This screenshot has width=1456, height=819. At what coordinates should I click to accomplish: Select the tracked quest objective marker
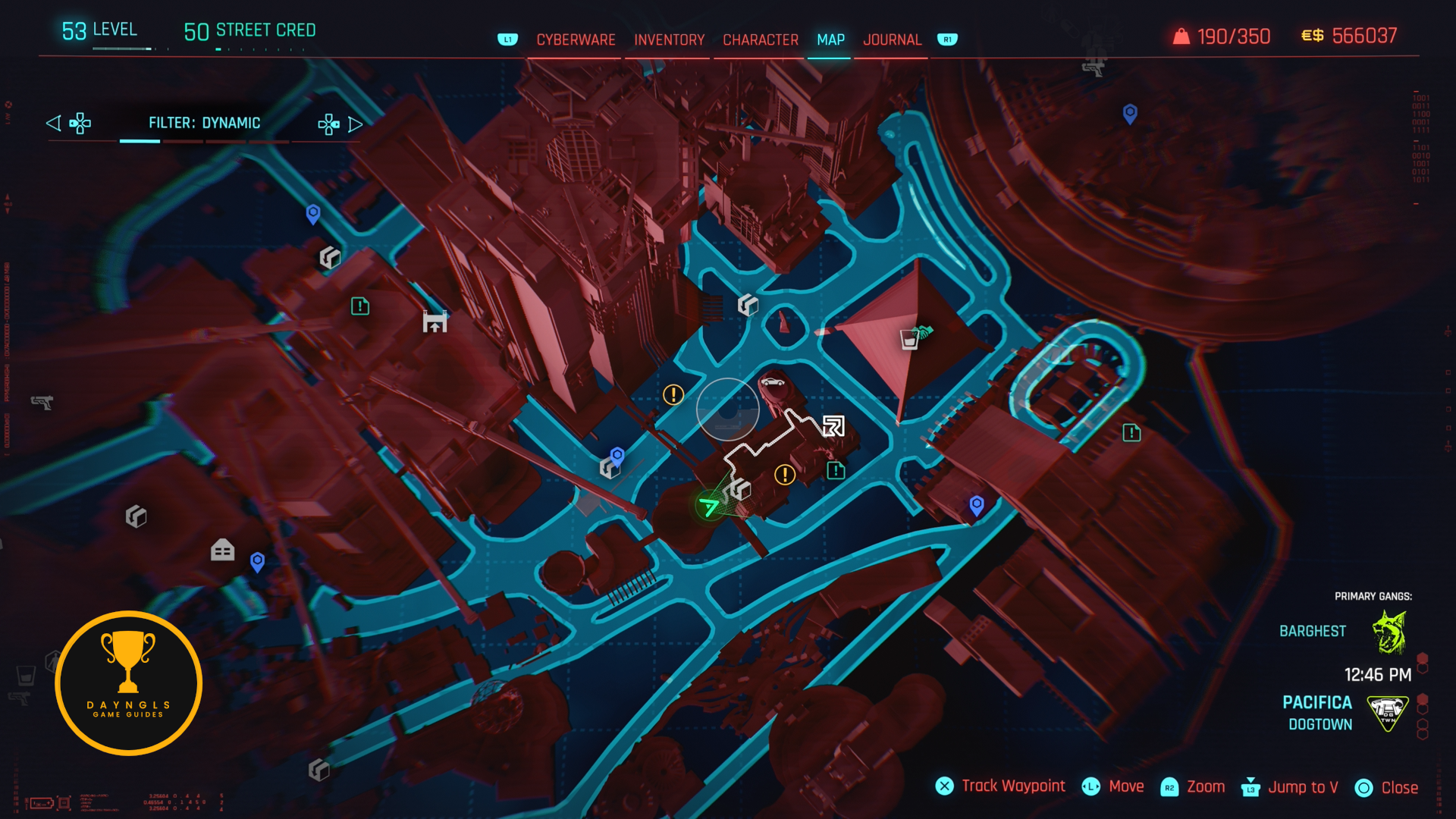[833, 426]
